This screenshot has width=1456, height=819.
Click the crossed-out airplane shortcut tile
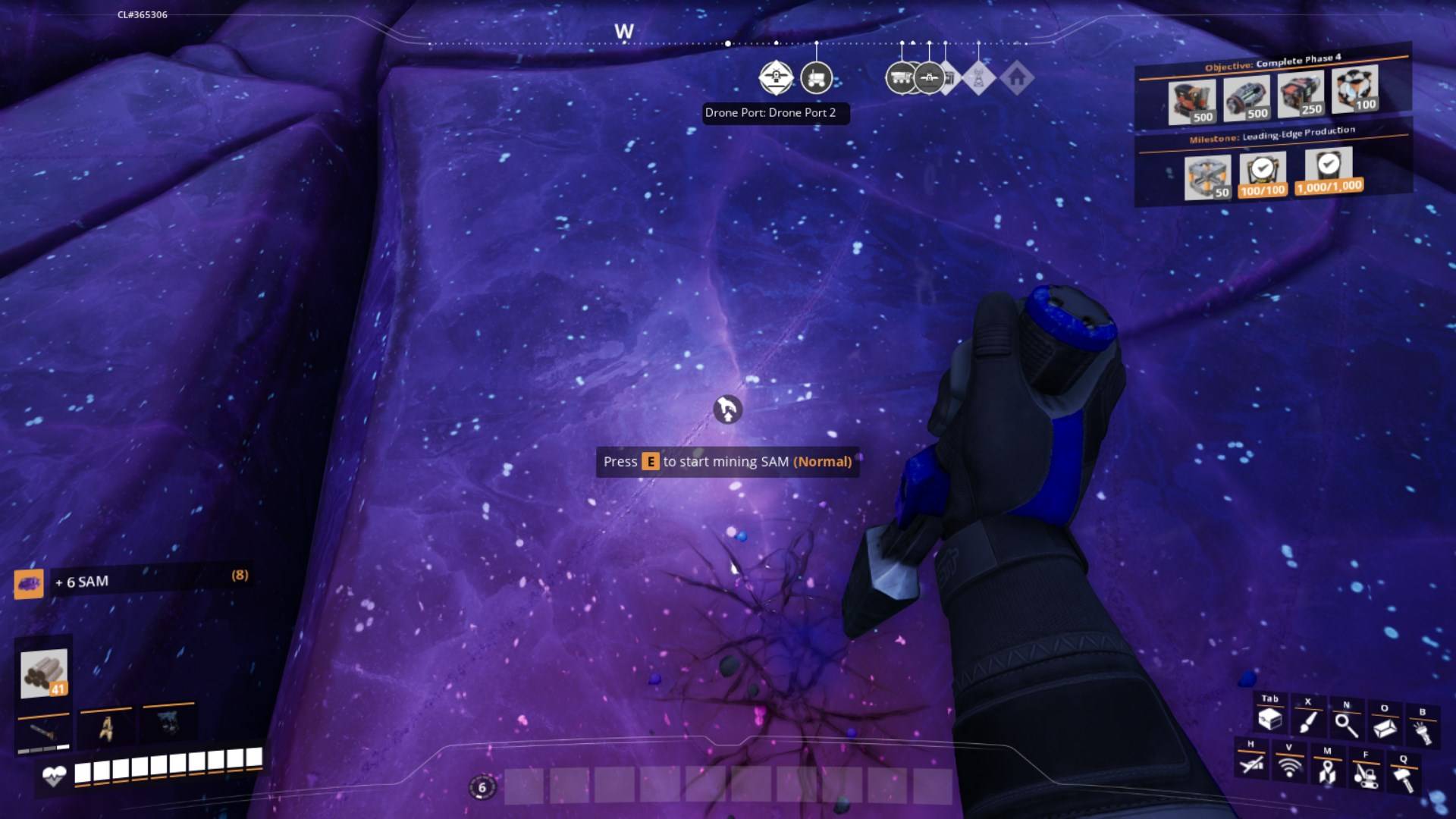[1251, 763]
